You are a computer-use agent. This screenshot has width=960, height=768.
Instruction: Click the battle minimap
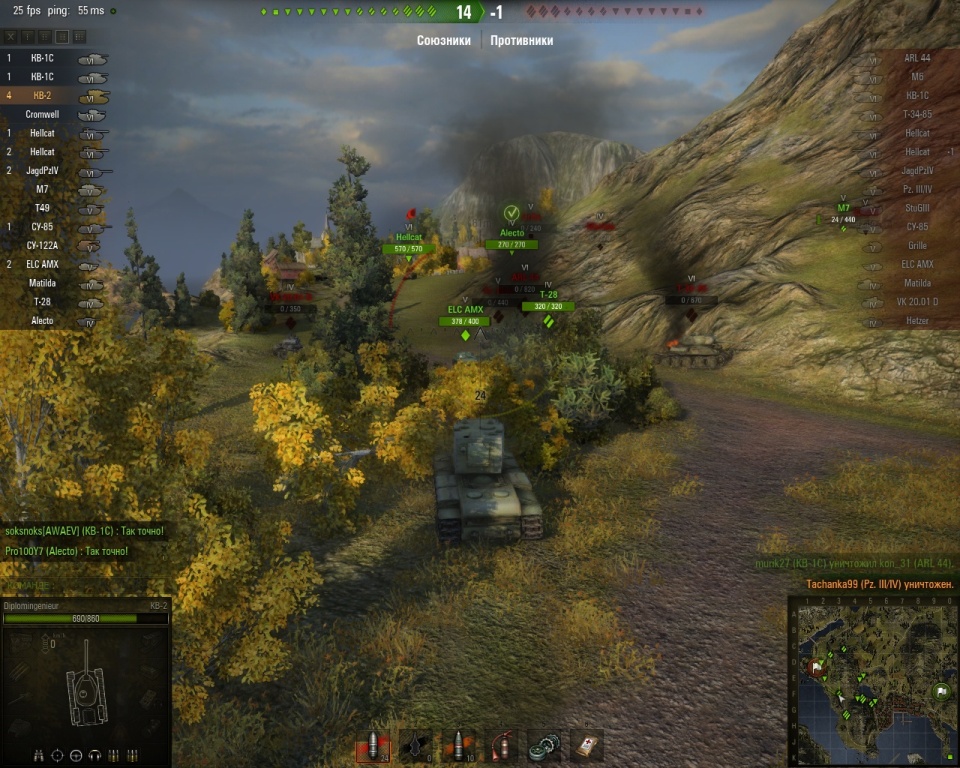(871, 681)
